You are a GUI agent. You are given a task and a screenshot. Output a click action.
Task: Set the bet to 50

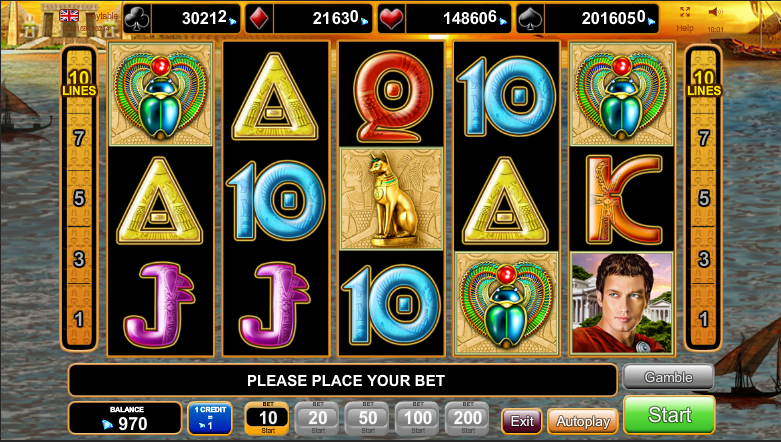[368, 418]
